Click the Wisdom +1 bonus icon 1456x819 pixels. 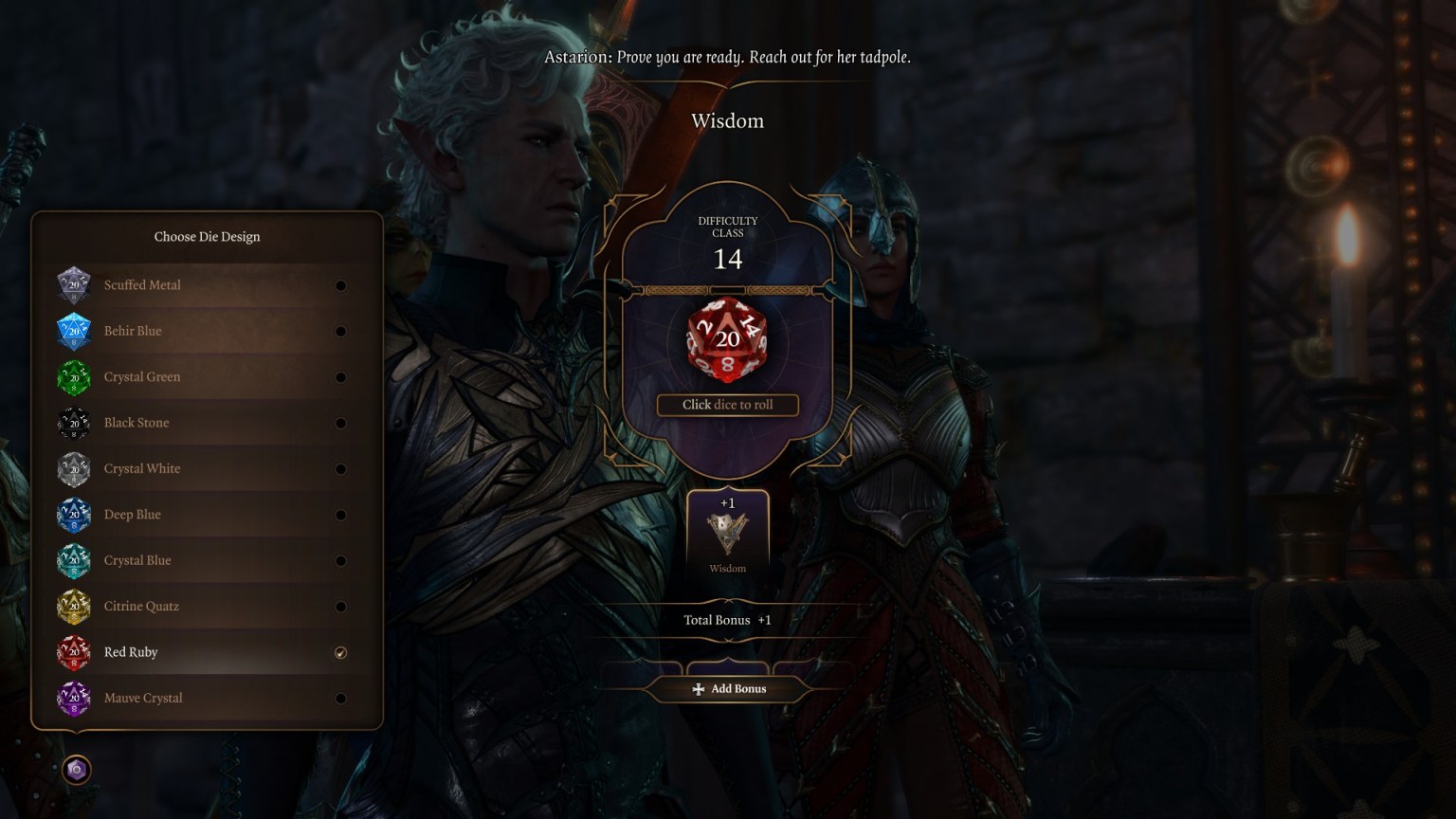pos(727,531)
